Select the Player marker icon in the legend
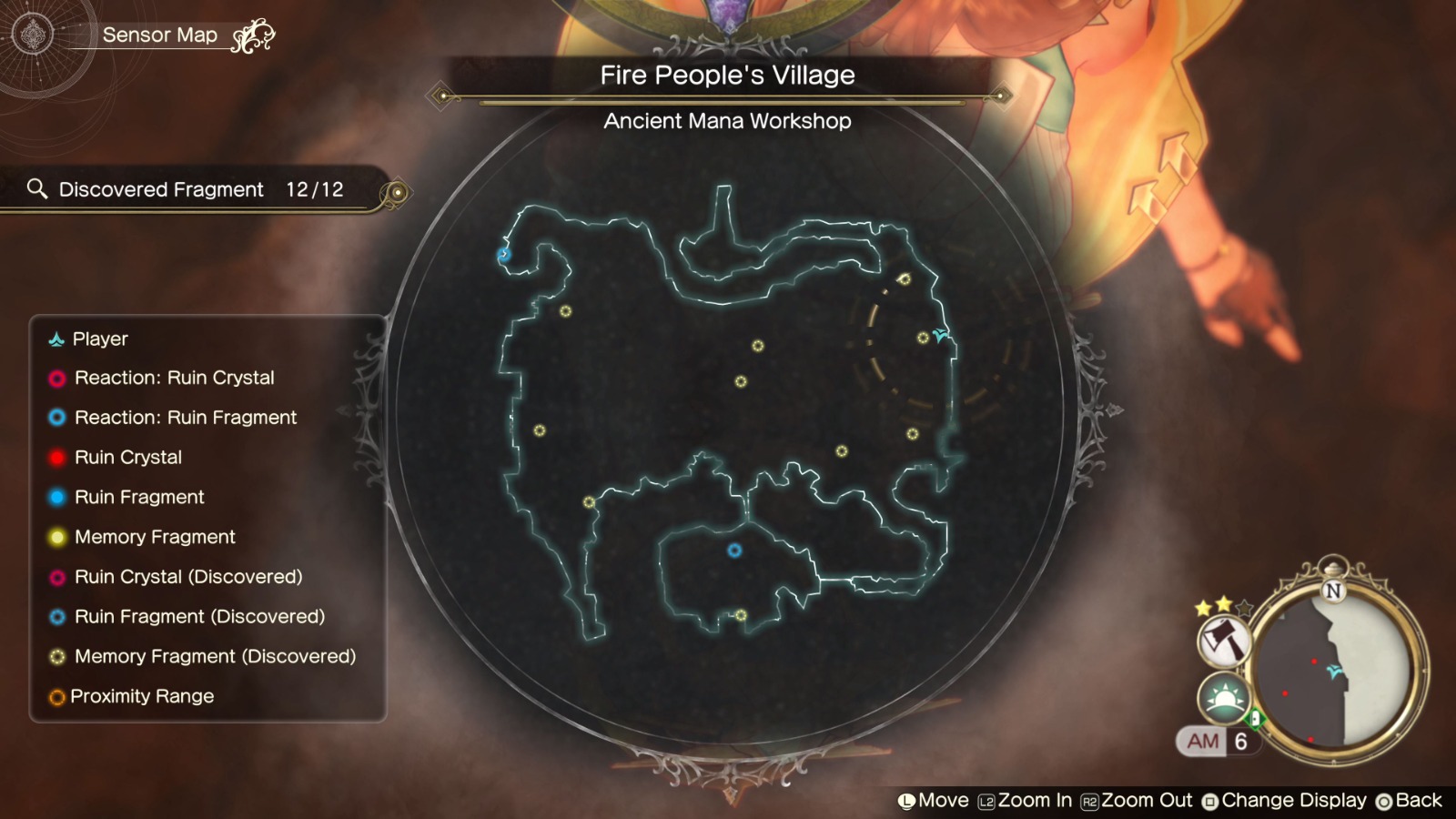 (x=56, y=339)
